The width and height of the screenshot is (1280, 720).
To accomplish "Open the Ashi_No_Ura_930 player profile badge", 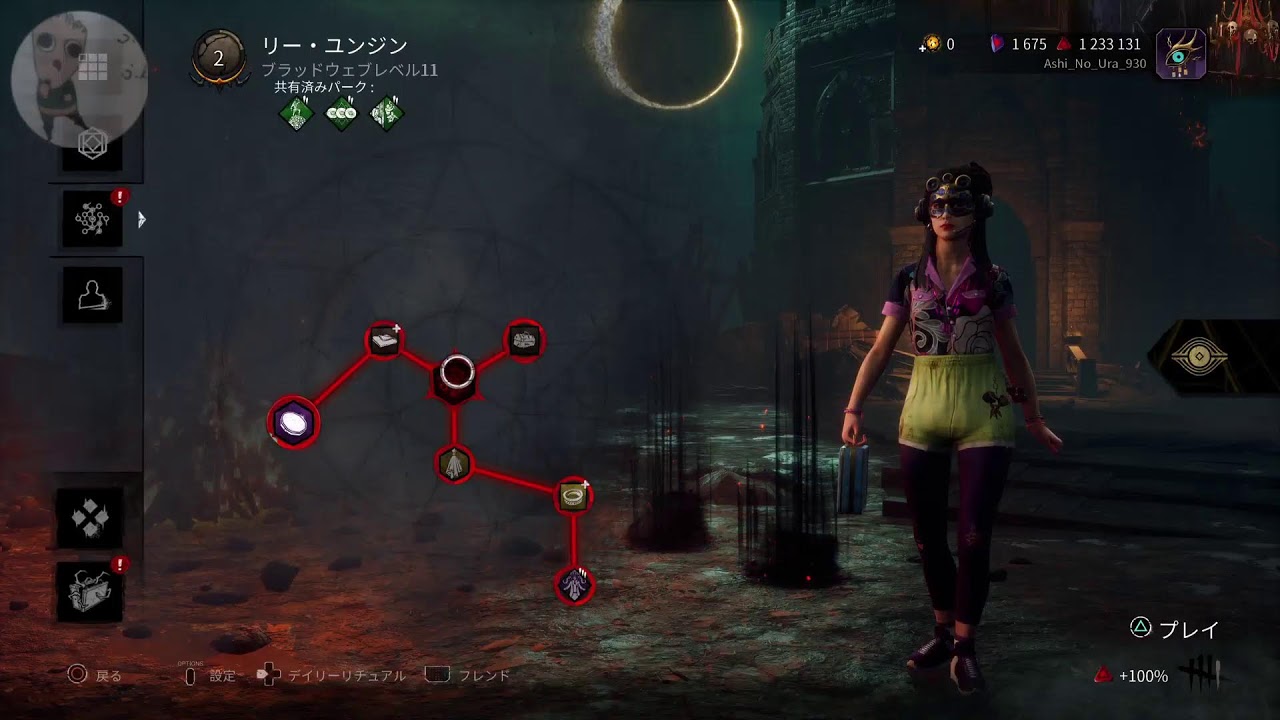I will [x=1180, y=54].
